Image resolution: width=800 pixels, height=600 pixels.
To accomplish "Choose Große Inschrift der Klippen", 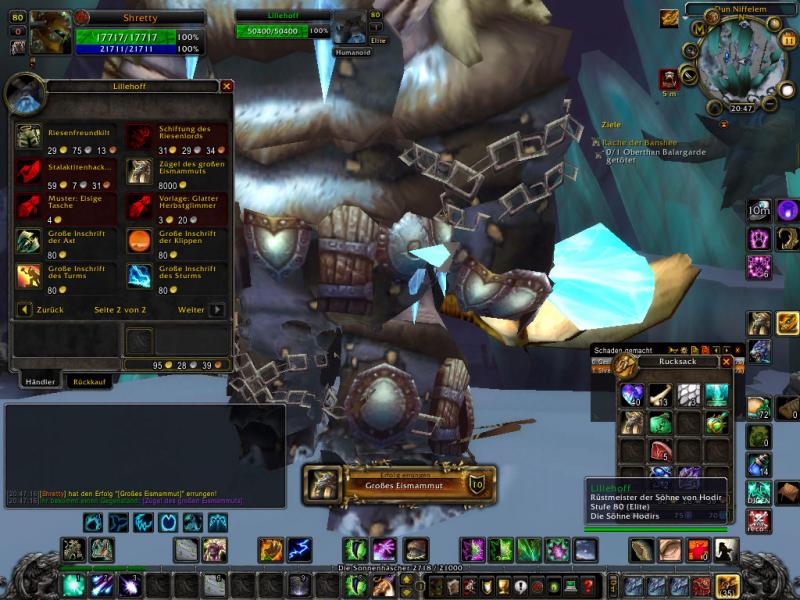I will tap(139, 240).
